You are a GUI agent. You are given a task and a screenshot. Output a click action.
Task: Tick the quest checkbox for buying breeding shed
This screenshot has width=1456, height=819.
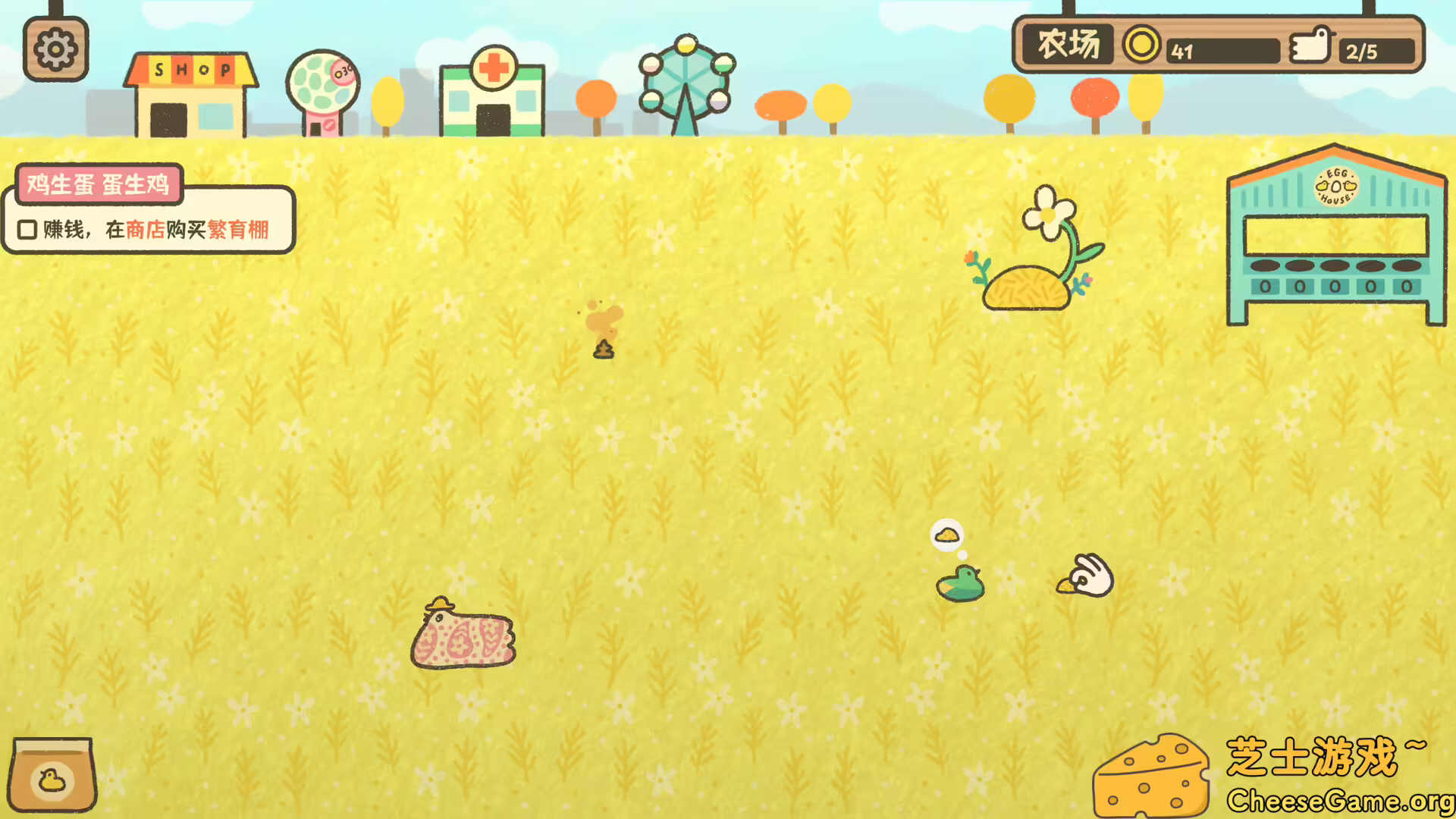(x=27, y=228)
